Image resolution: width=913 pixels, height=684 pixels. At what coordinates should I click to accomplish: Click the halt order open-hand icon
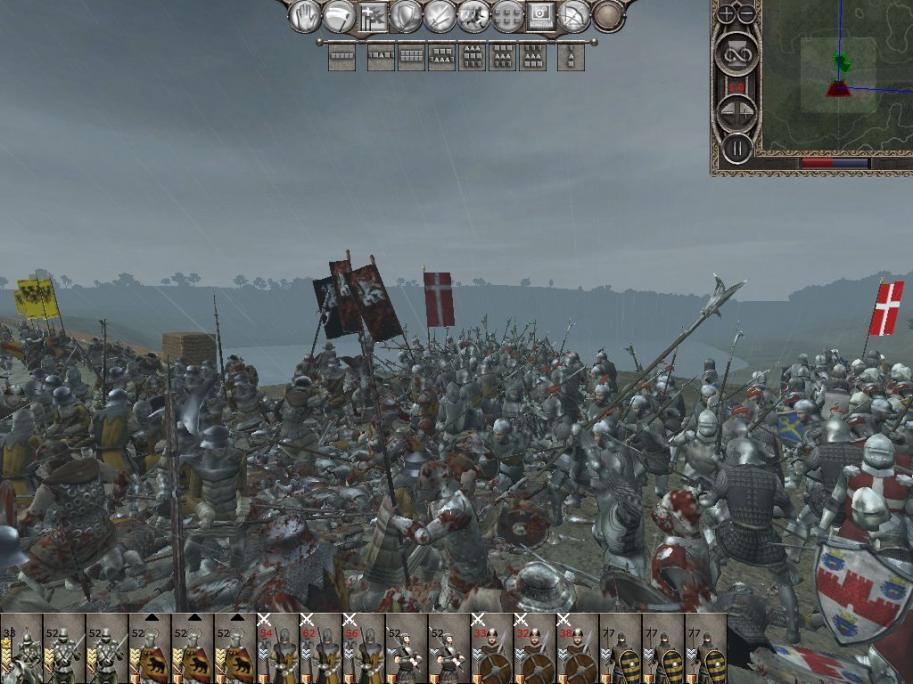[x=304, y=16]
